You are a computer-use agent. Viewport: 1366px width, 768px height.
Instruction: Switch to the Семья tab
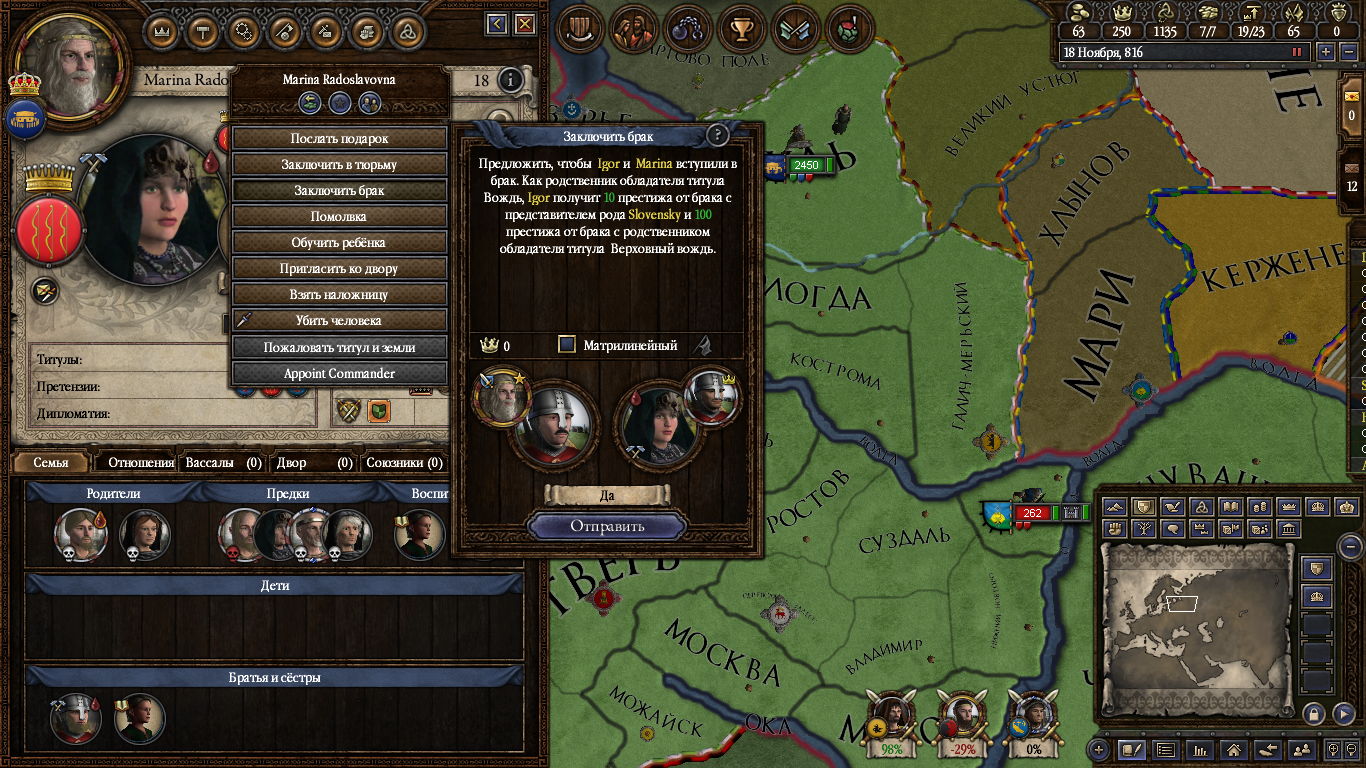[51, 463]
